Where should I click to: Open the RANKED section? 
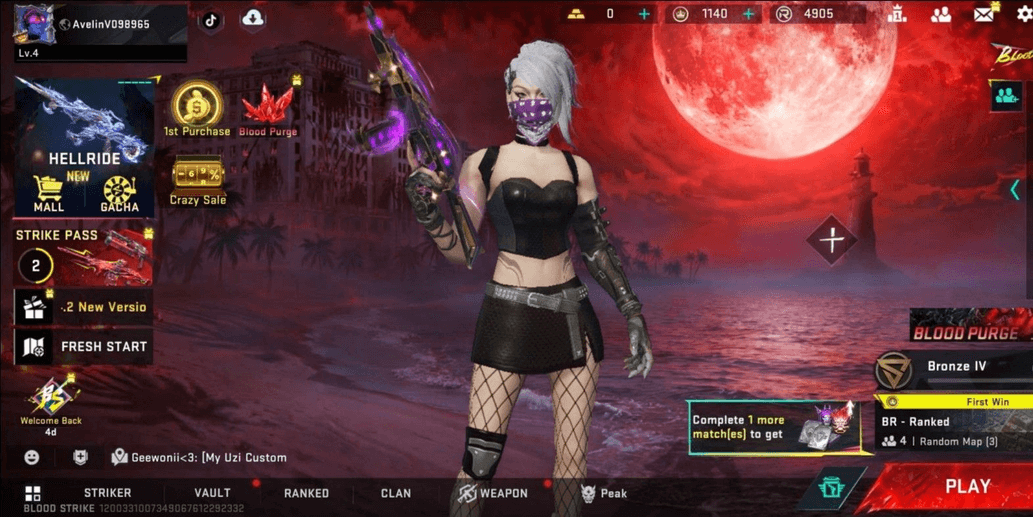(306, 493)
